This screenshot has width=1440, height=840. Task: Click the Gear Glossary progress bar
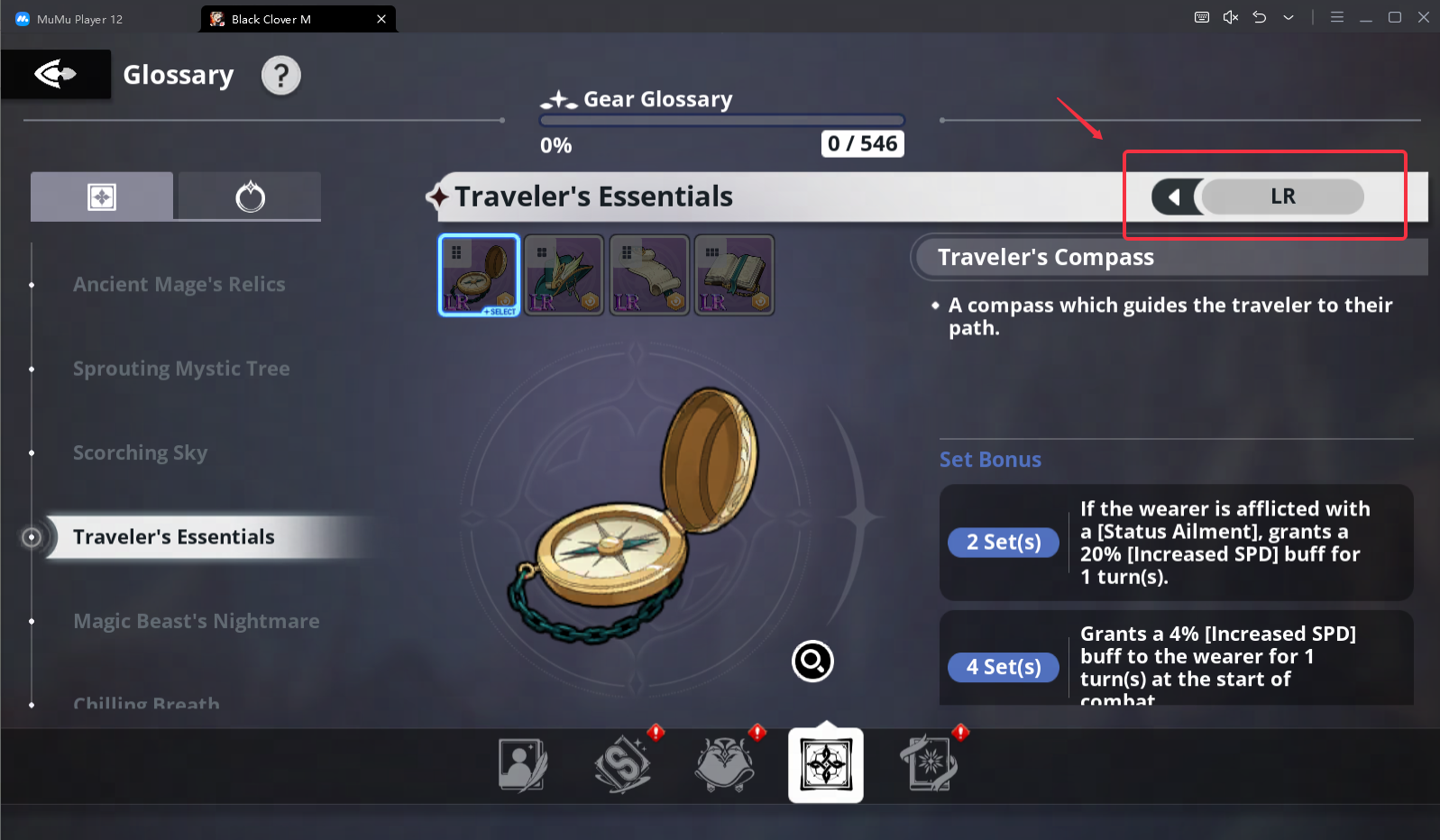coord(720,120)
